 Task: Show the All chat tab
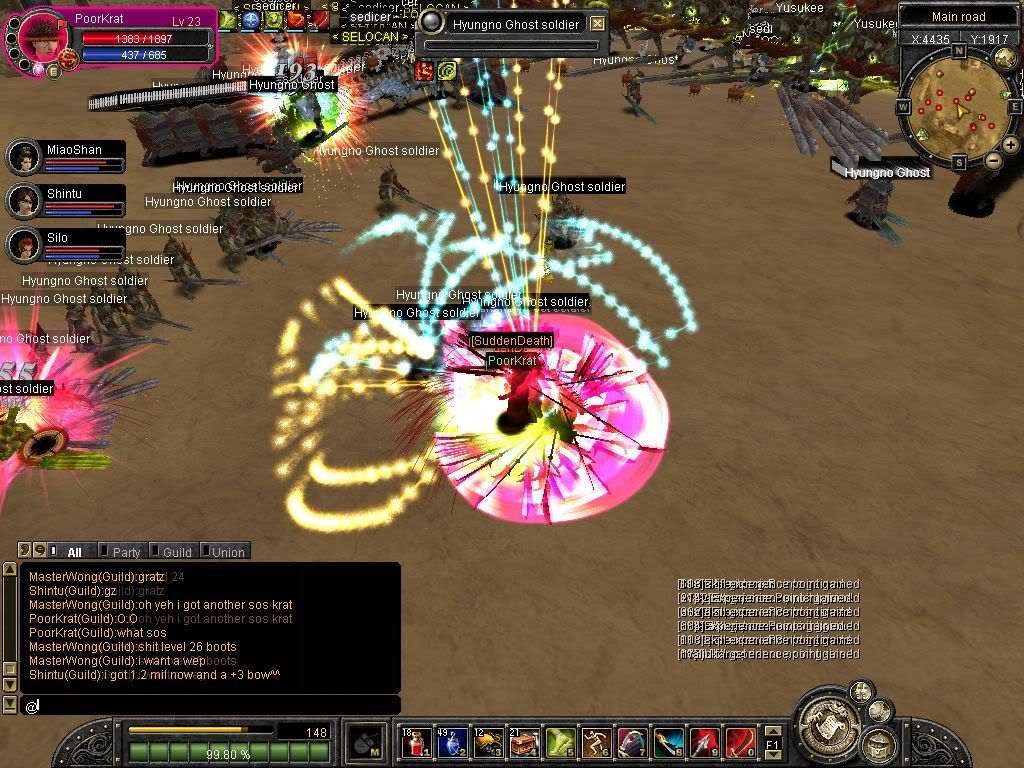tap(74, 552)
